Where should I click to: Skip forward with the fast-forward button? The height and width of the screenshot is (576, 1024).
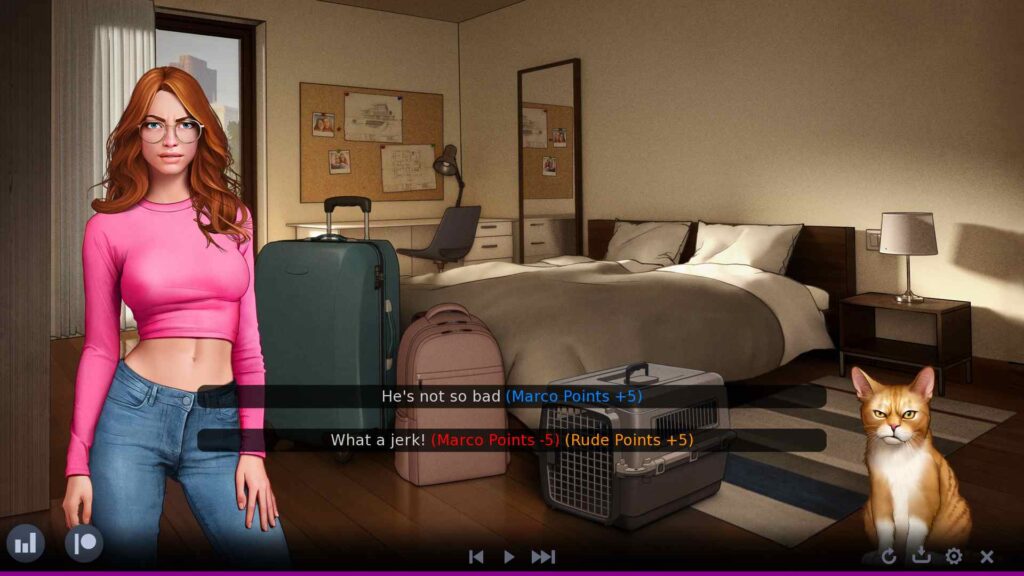click(543, 557)
